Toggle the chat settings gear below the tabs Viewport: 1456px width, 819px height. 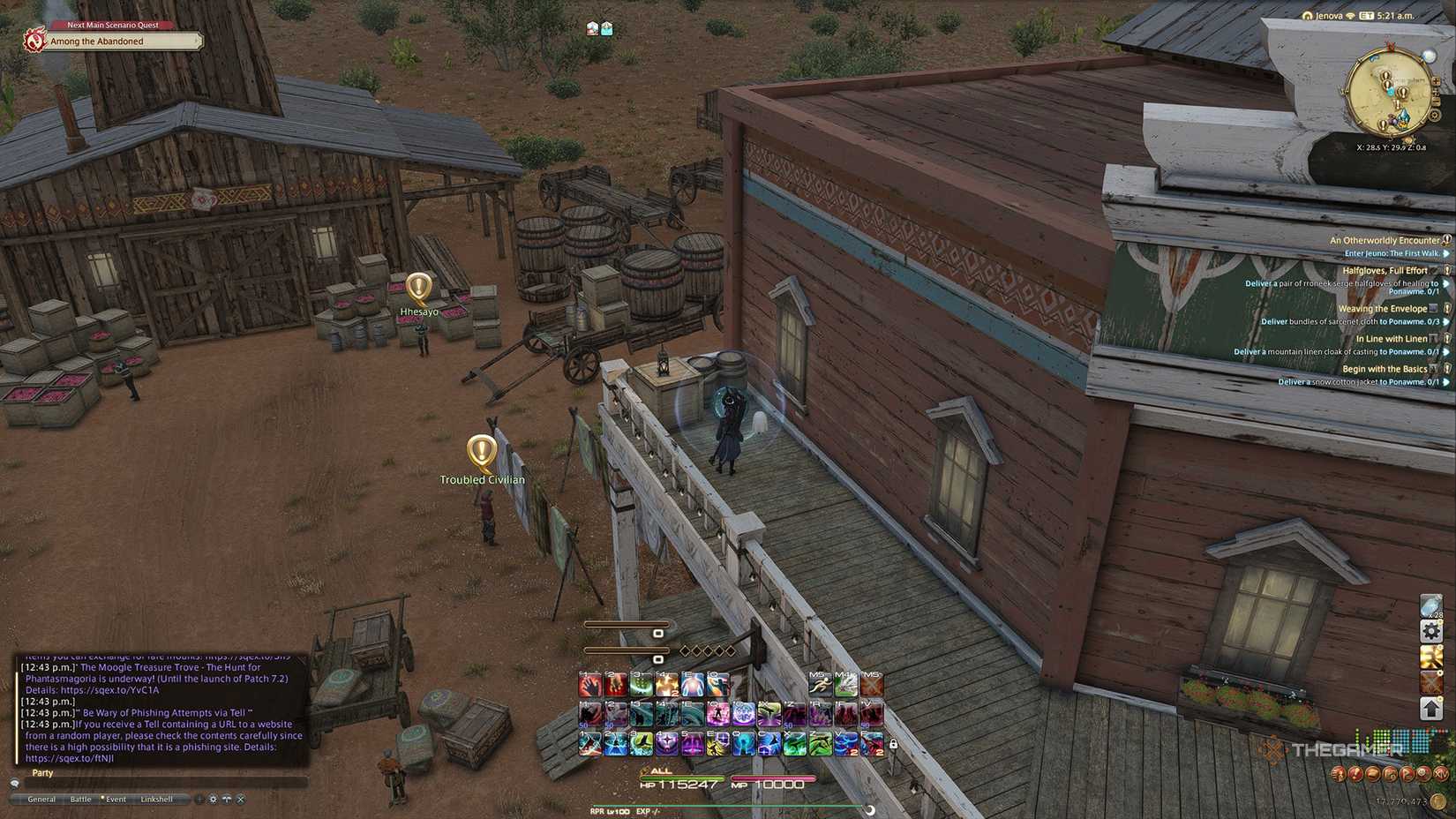pyautogui.click(x=214, y=799)
